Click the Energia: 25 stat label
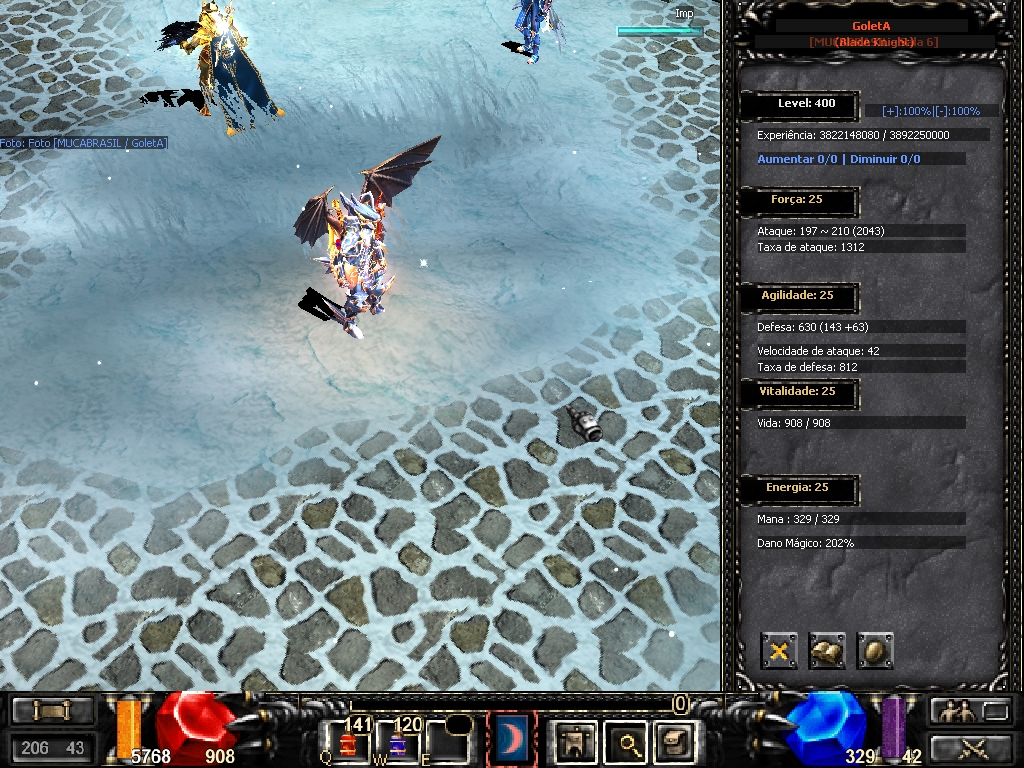Viewport: 1024px width, 768px height. click(797, 488)
